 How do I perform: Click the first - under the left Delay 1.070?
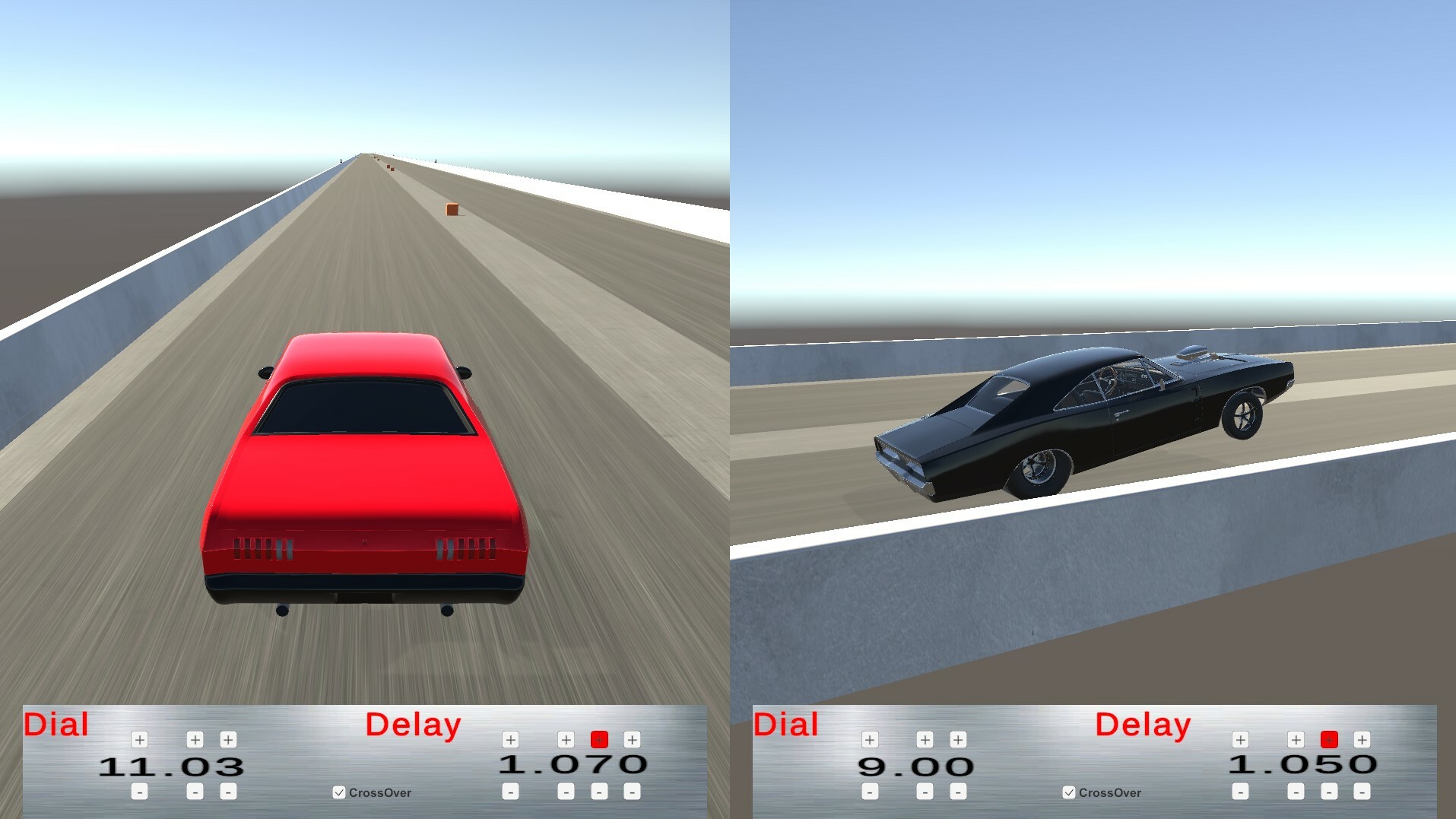point(509,791)
